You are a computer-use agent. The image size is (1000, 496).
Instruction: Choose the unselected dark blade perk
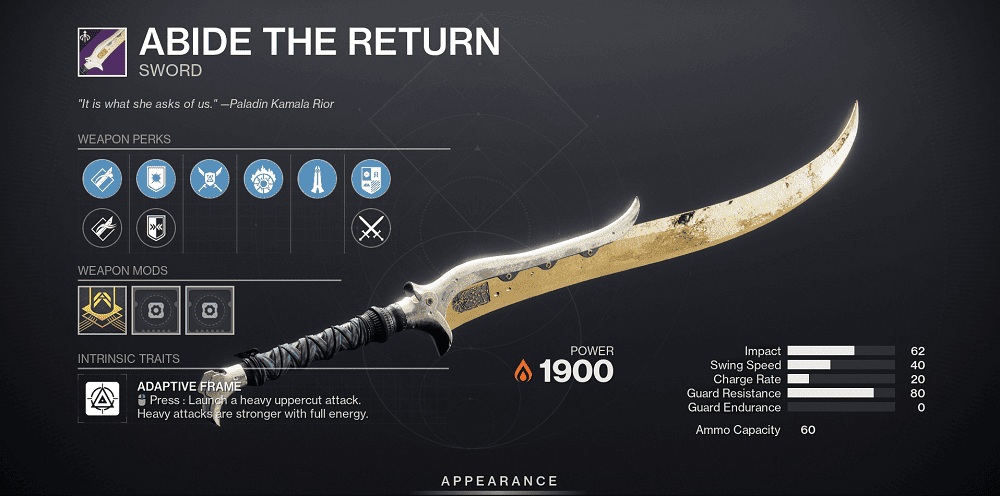(101, 228)
